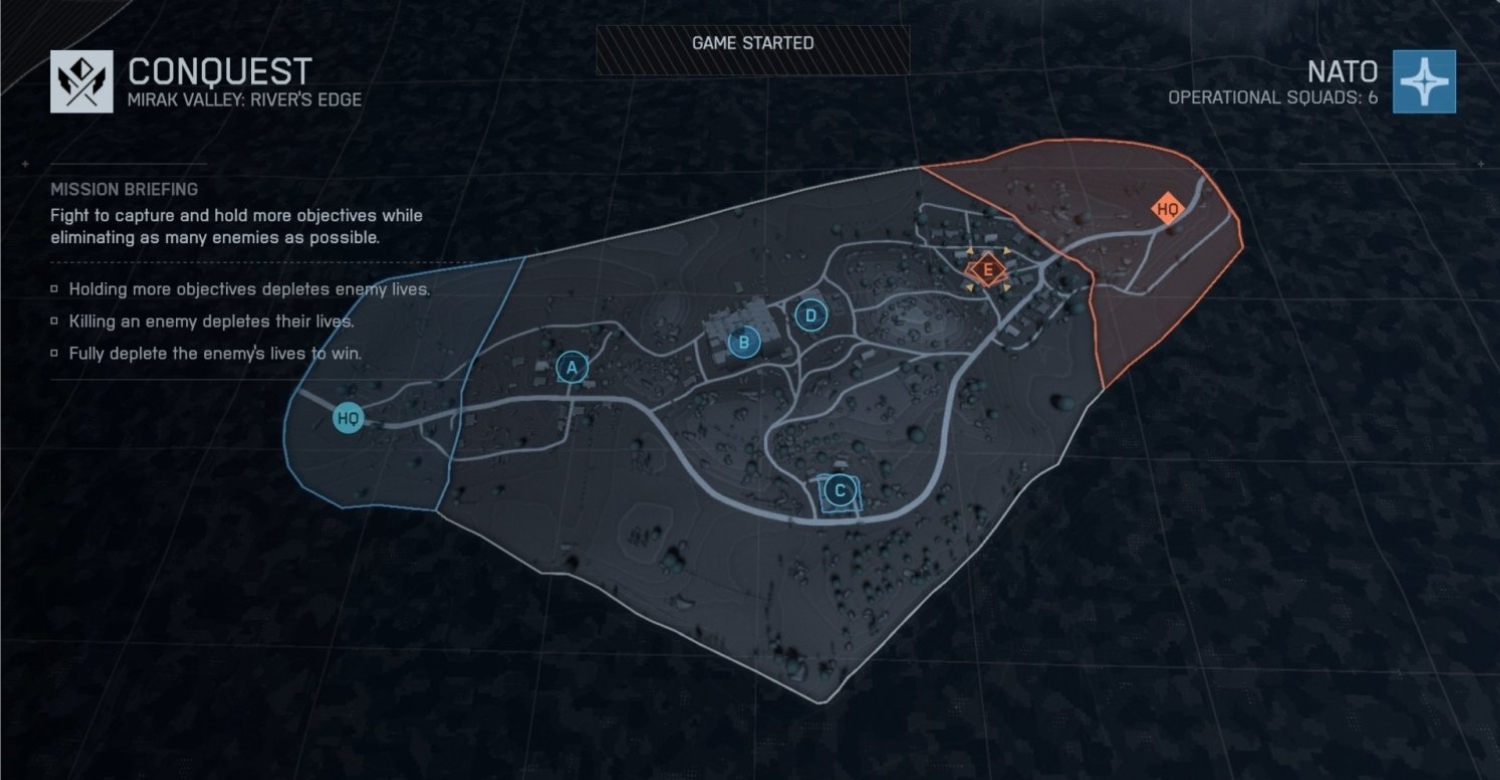Select the NATO faction emblem

tap(1424, 81)
